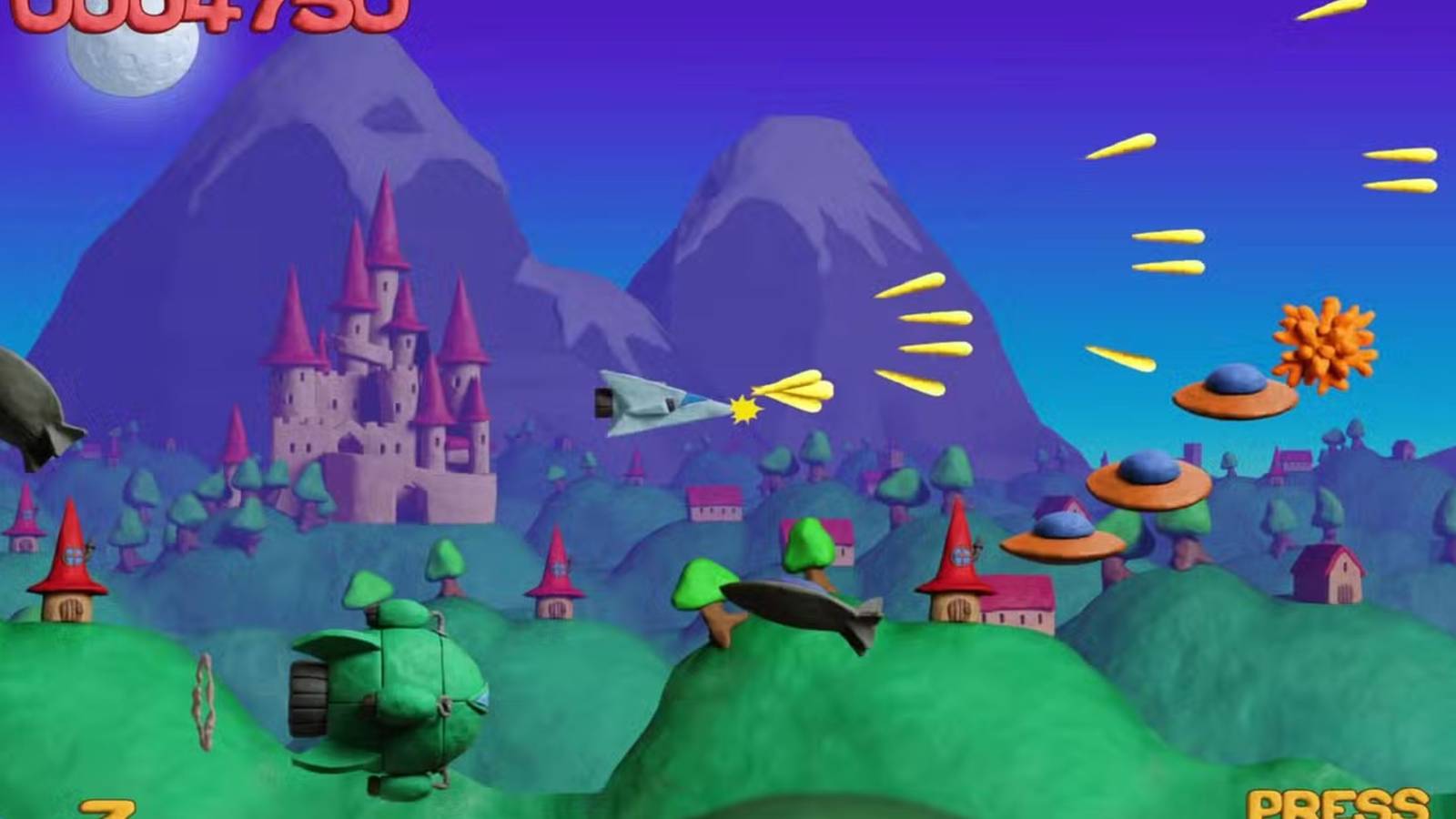Click the moon in the top-left sky
1456x819 pixels.
click(x=127, y=59)
